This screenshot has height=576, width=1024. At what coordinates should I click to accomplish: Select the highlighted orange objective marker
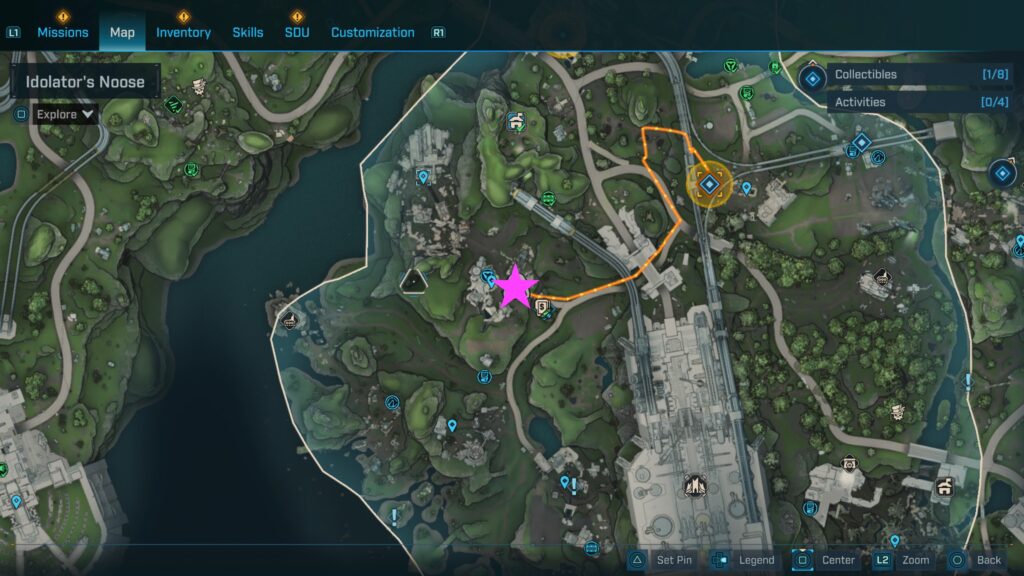[x=710, y=184]
